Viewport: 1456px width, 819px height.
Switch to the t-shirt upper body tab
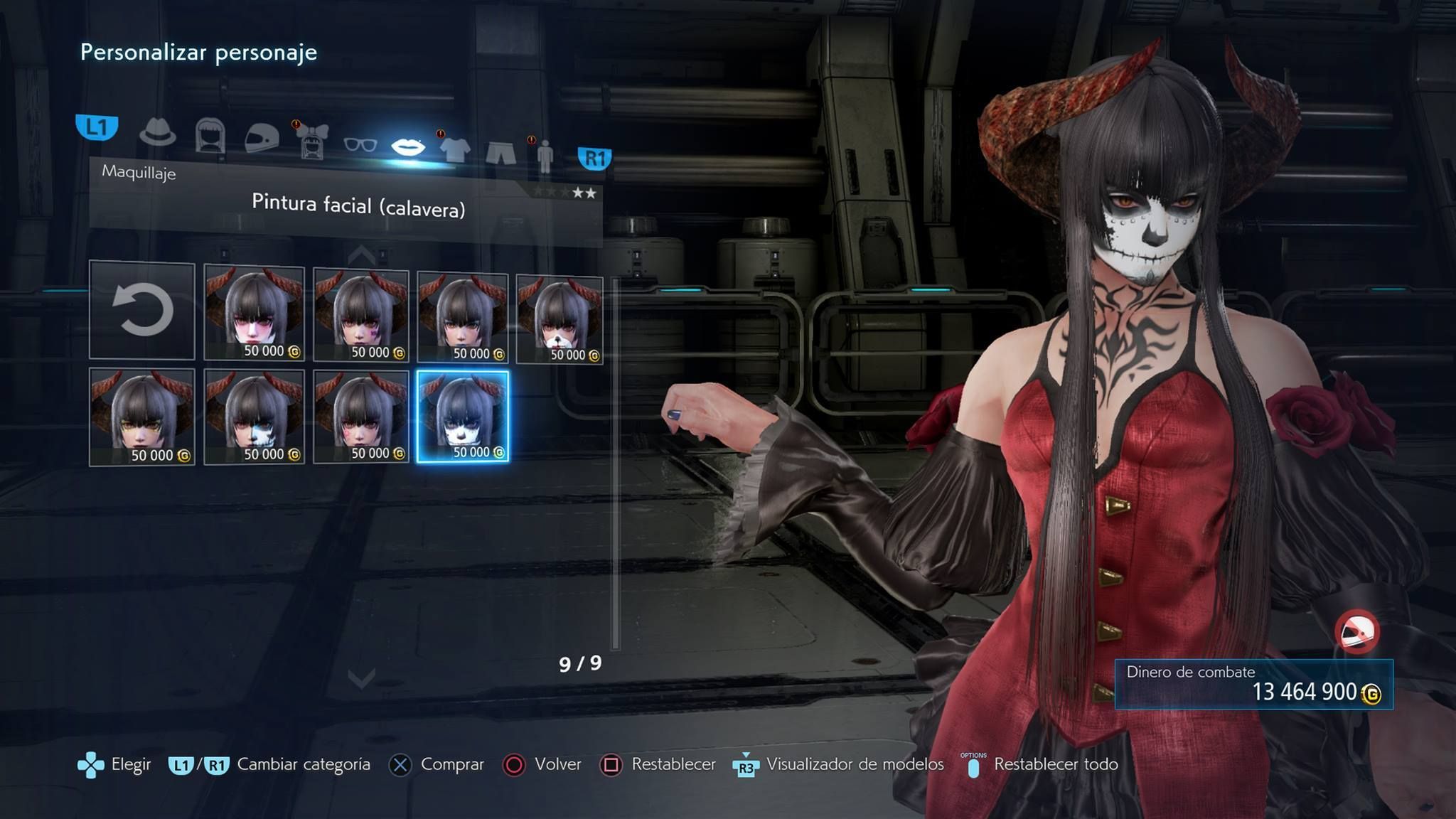click(455, 149)
